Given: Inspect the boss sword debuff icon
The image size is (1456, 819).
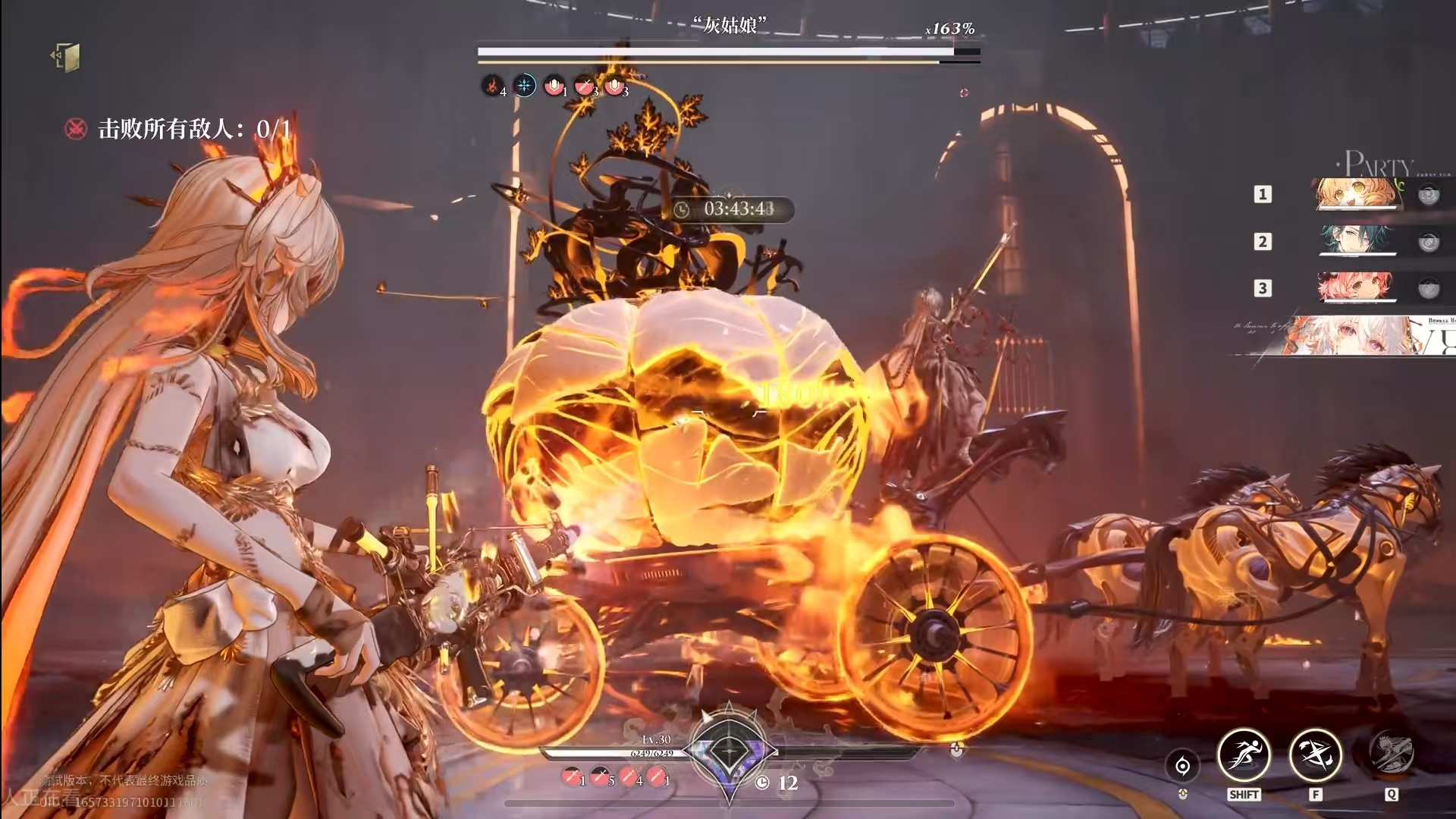Looking at the screenshot, I should pyautogui.click(x=584, y=86).
